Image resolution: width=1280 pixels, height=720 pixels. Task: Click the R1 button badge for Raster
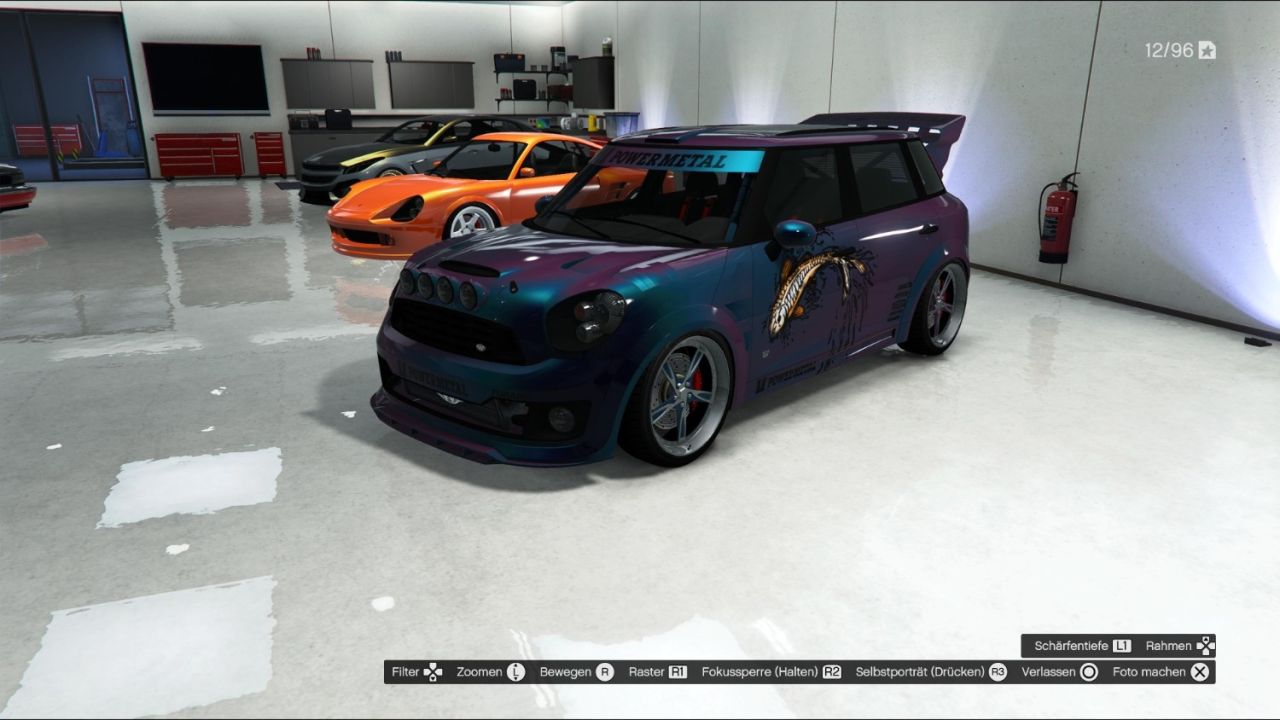coord(676,672)
